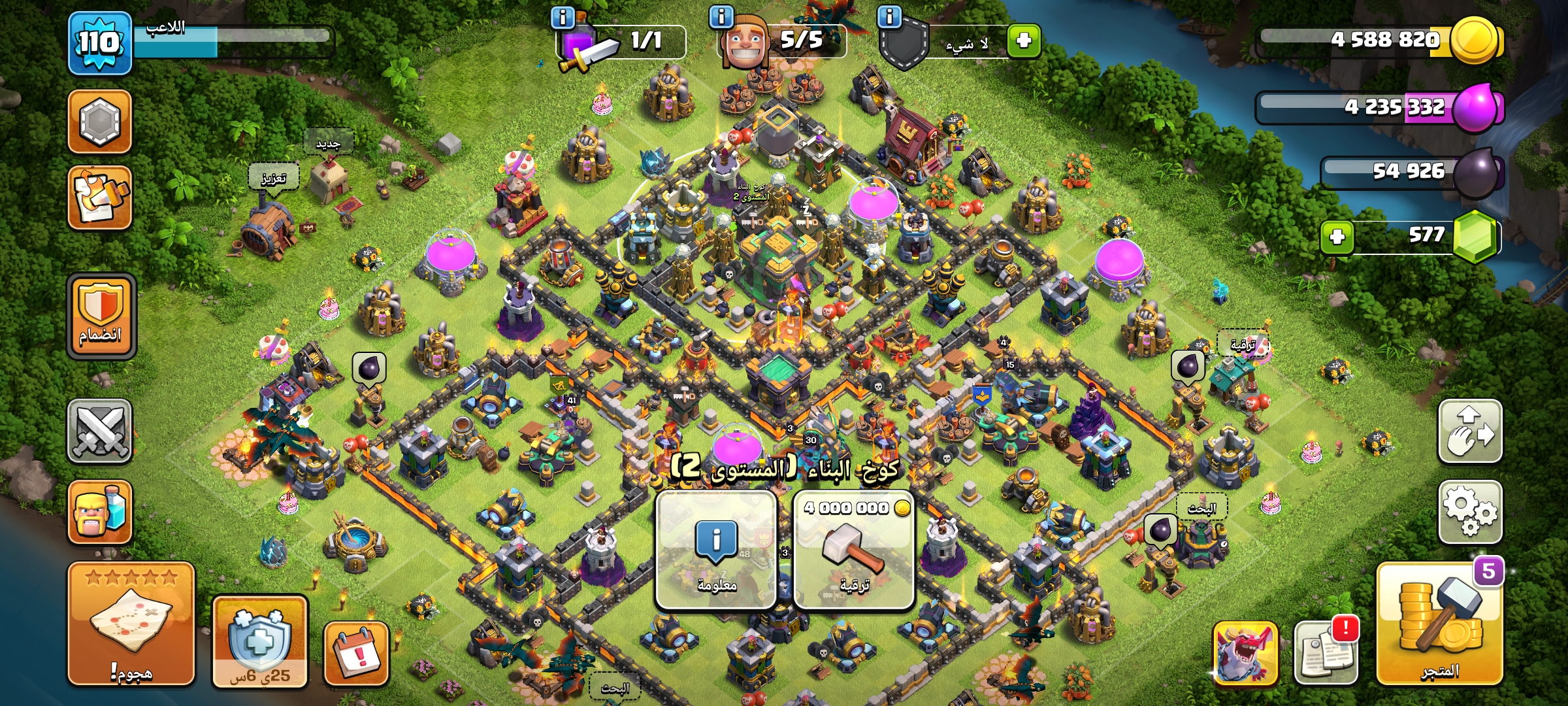The image size is (1568, 706).
Task: Add a shield with green plus
Action: pyautogui.click(x=1023, y=41)
